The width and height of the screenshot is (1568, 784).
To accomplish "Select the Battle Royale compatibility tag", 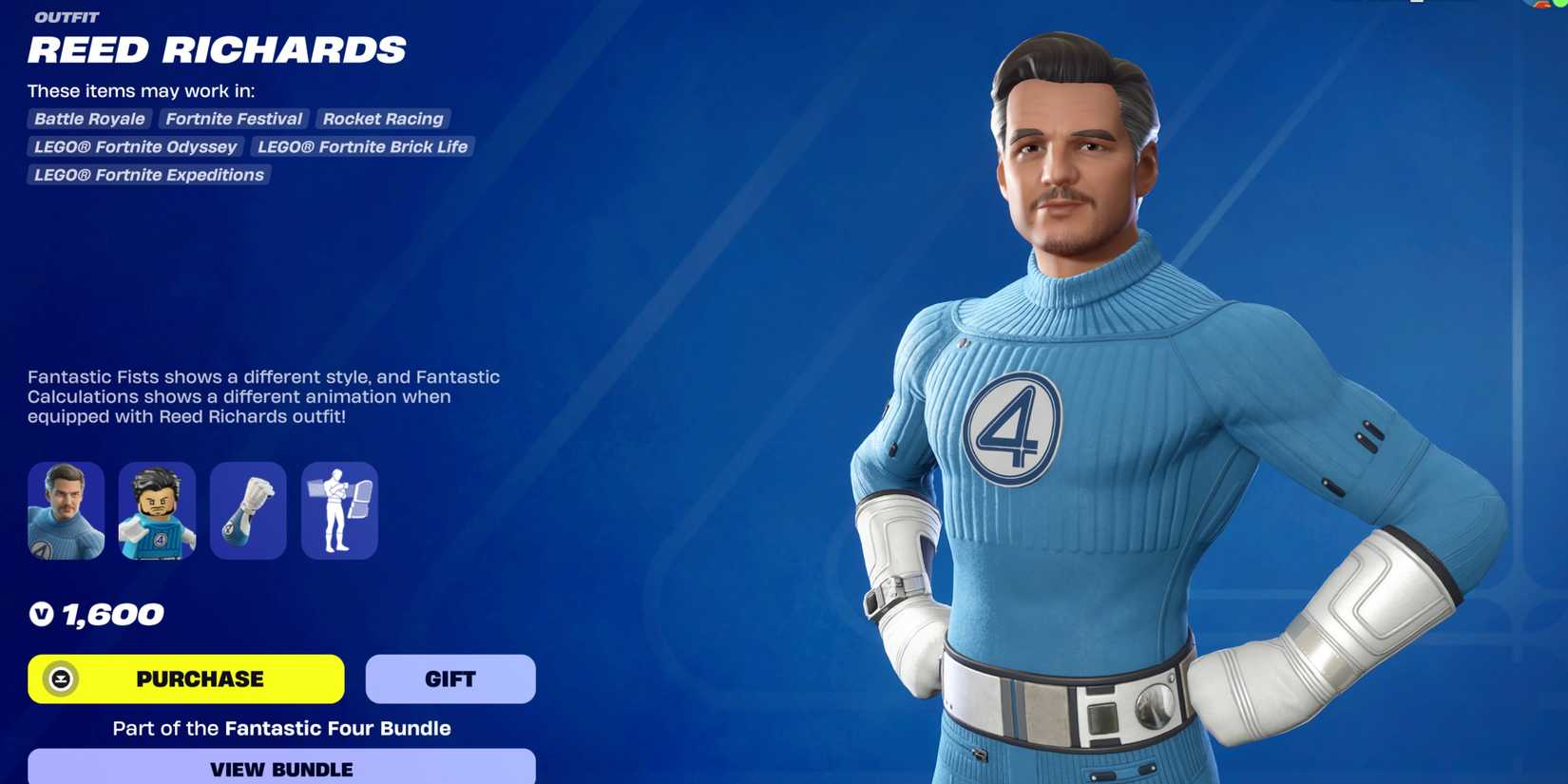I will pyautogui.click(x=88, y=119).
